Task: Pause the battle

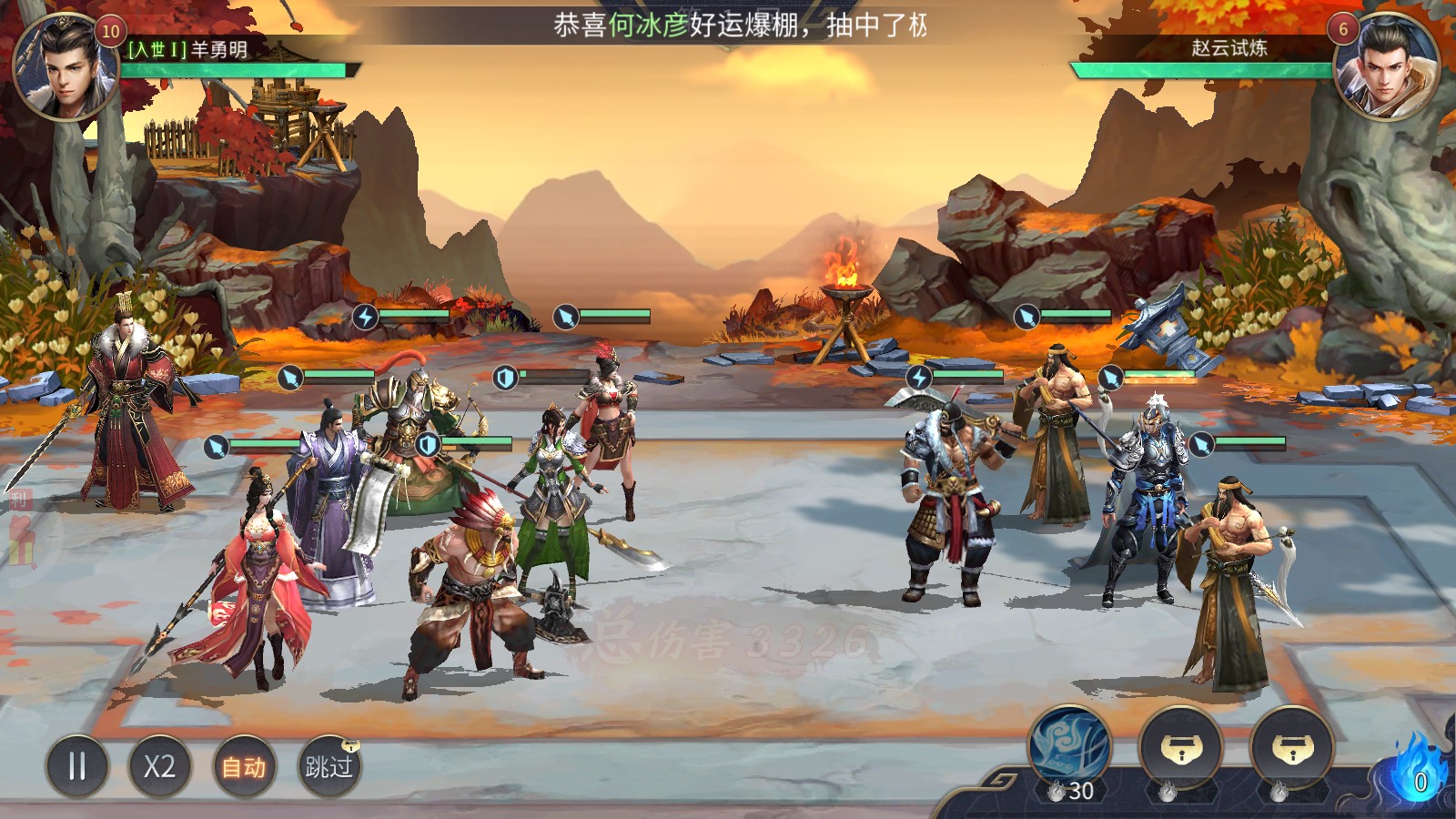Action: 77,766
